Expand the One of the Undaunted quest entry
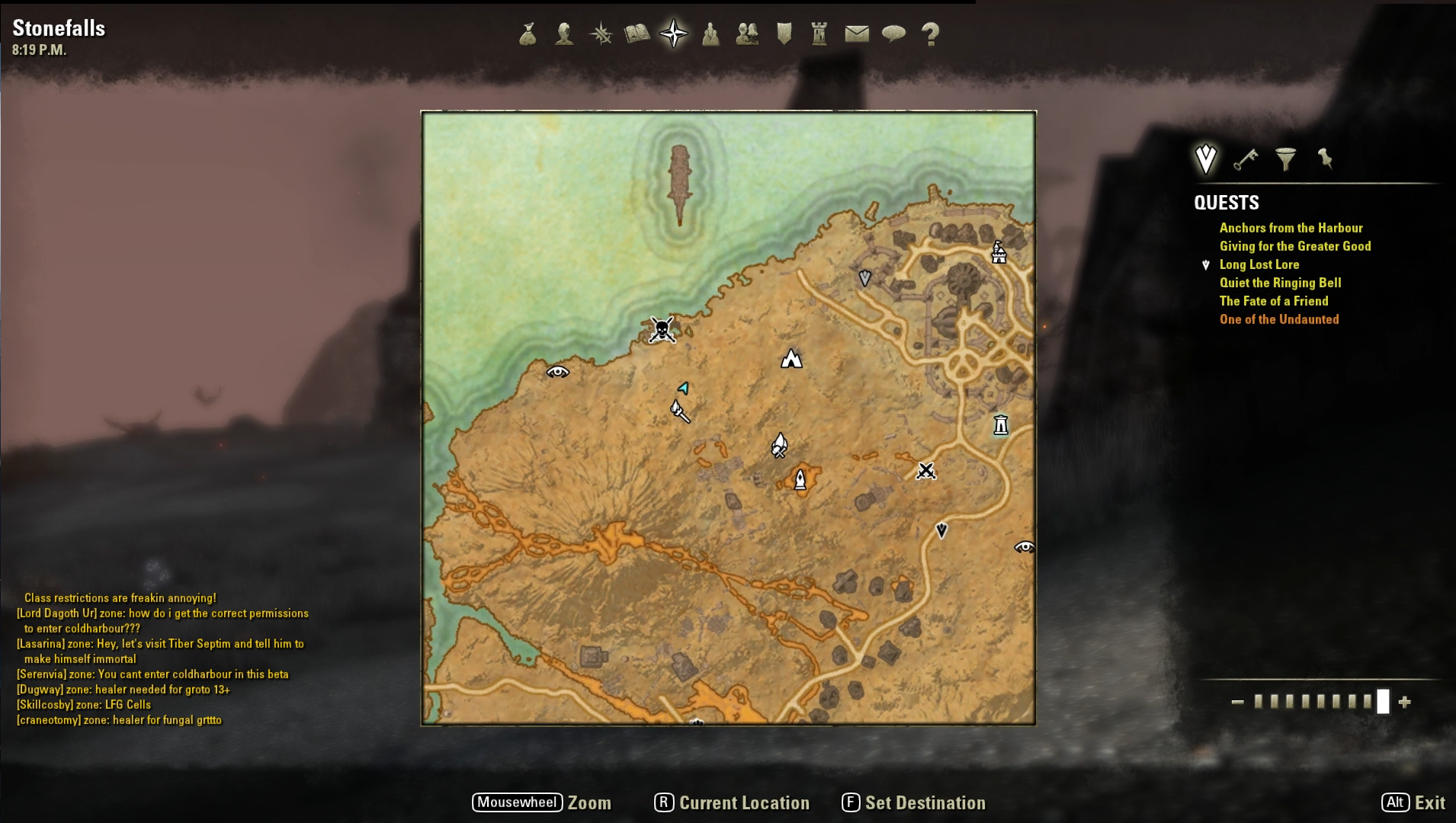The image size is (1456, 823). click(x=1280, y=319)
